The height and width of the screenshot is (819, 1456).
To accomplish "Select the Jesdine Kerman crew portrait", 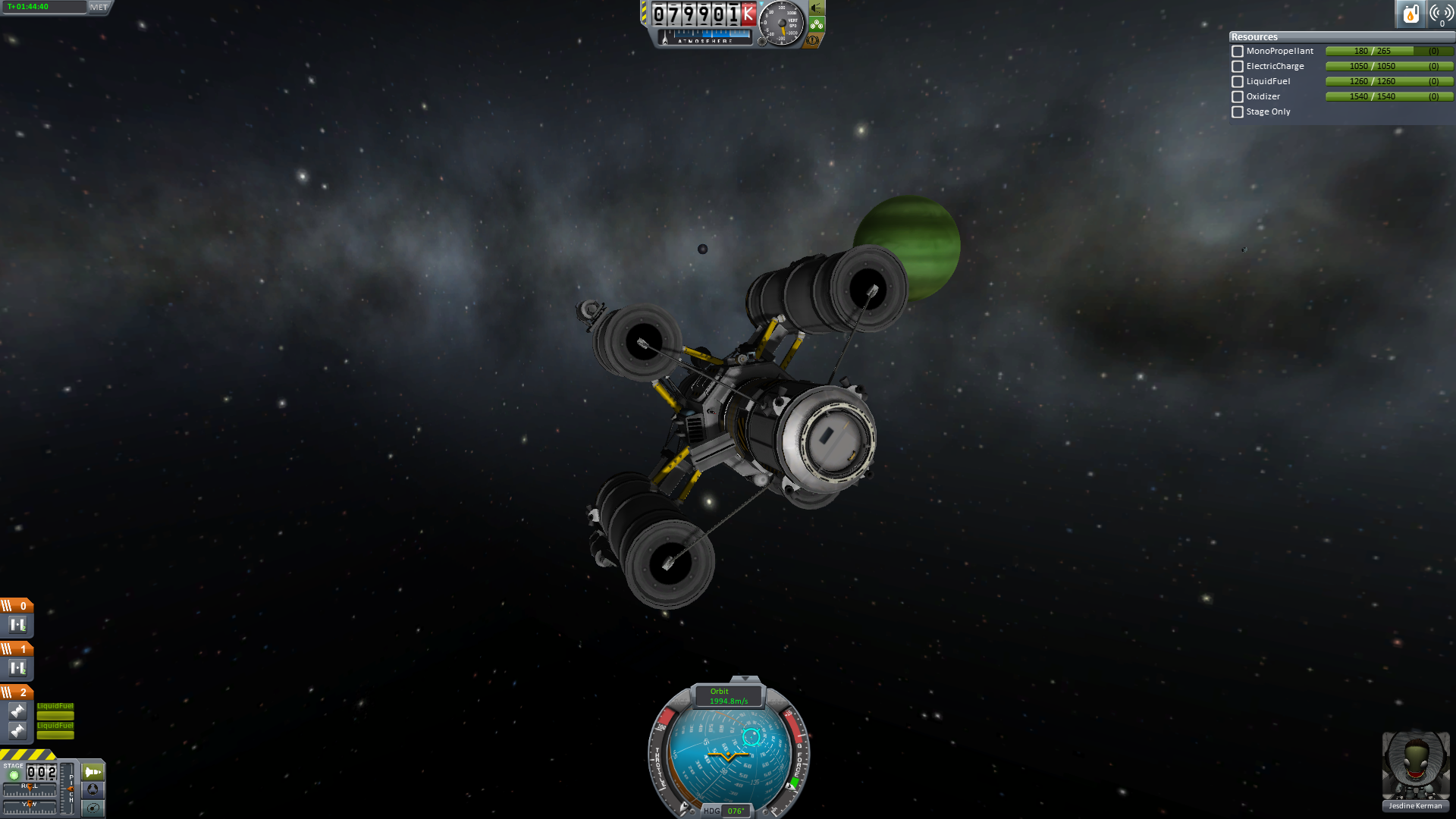I will [1415, 767].
